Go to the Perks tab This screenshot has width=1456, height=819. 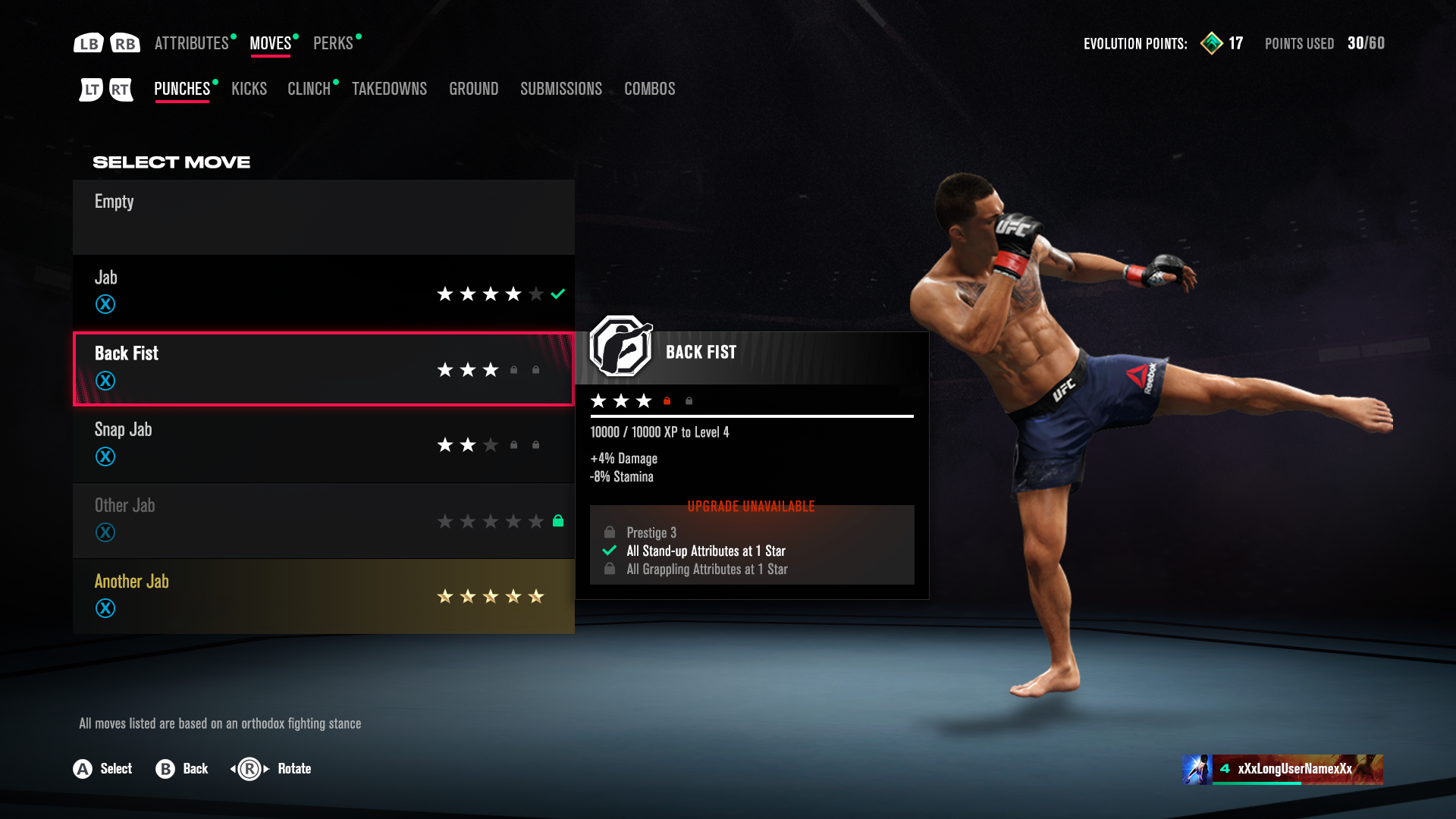[333, 43]
